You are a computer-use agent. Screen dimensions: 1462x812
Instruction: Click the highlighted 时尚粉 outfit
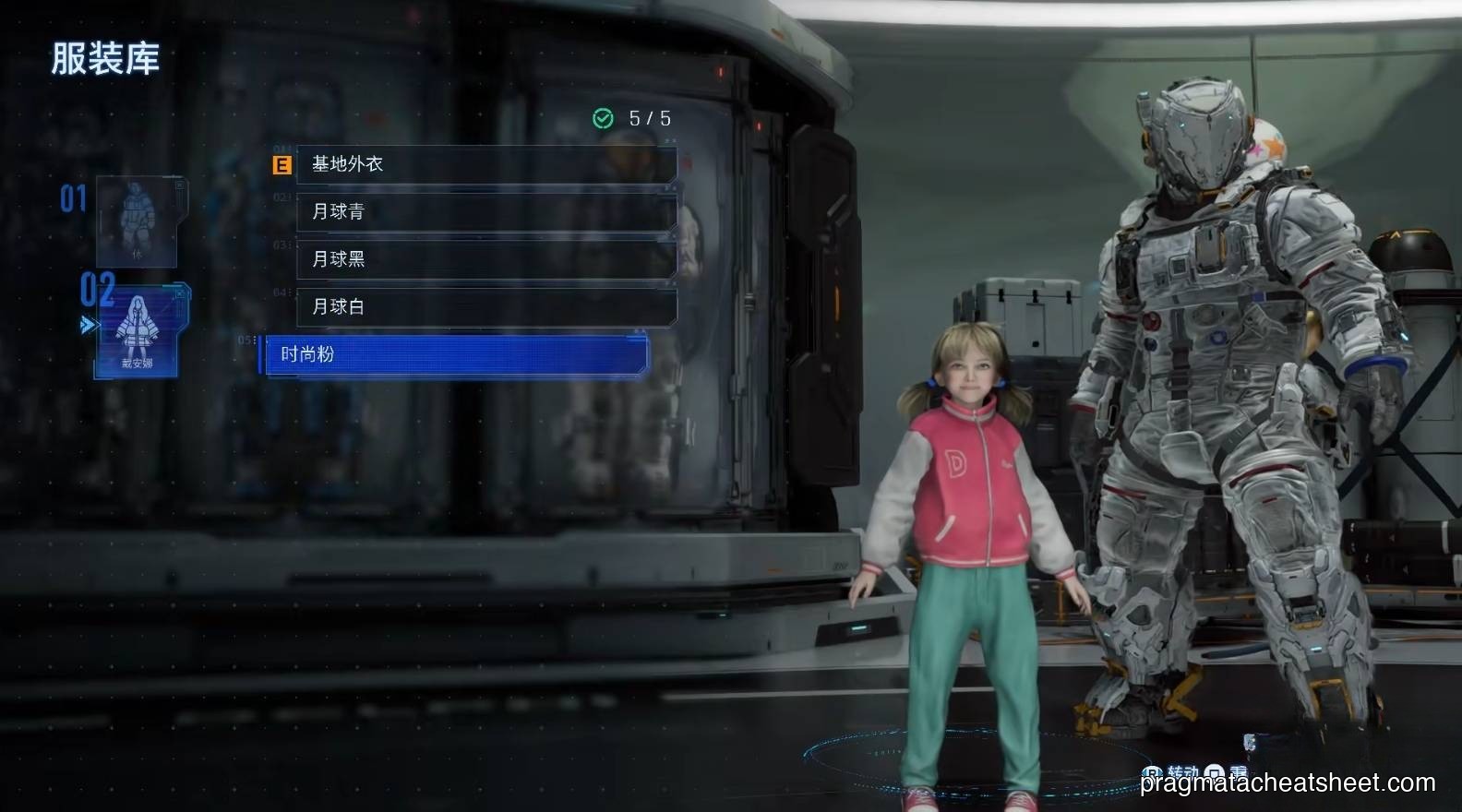click(x=457, y=354)
